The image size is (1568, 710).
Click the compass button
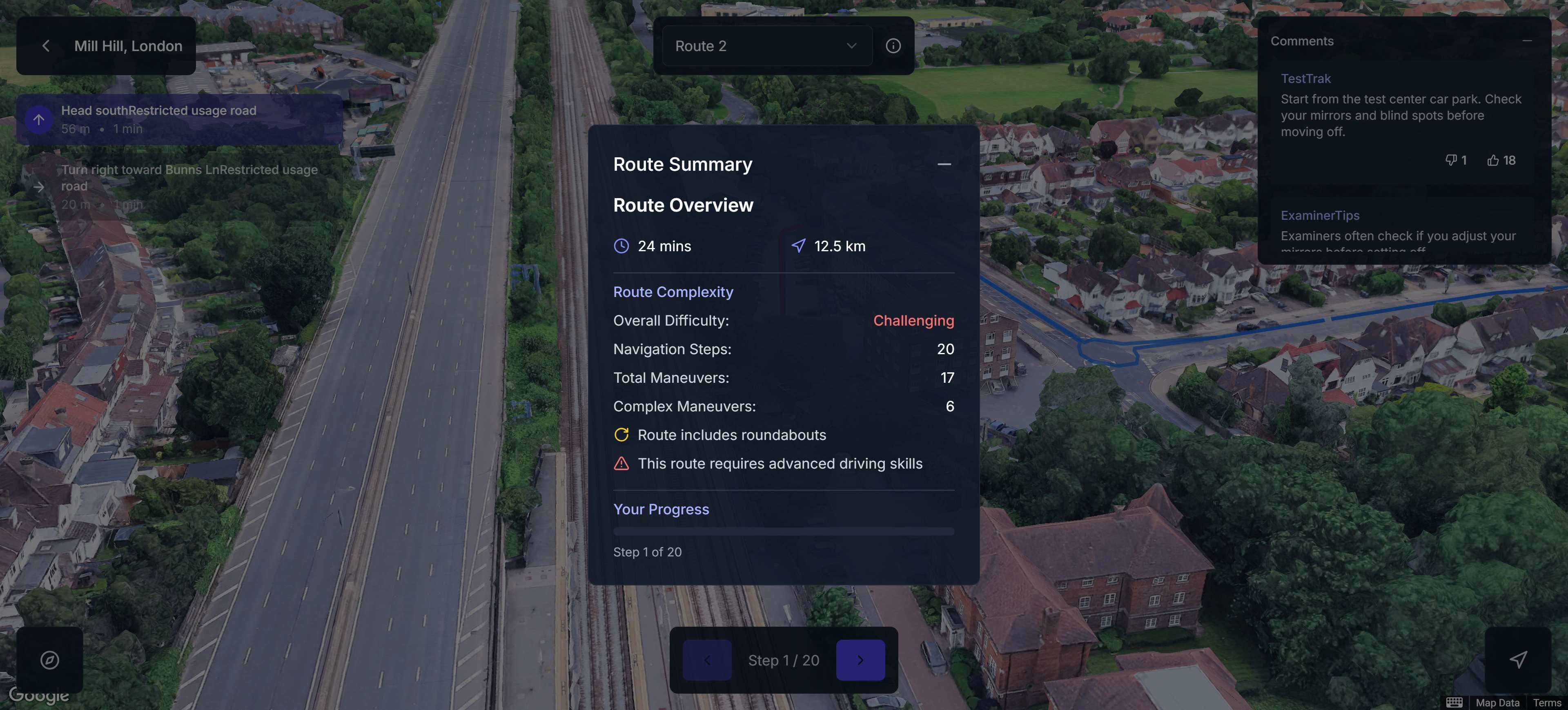pyautogui.click(x=50, y=660)
